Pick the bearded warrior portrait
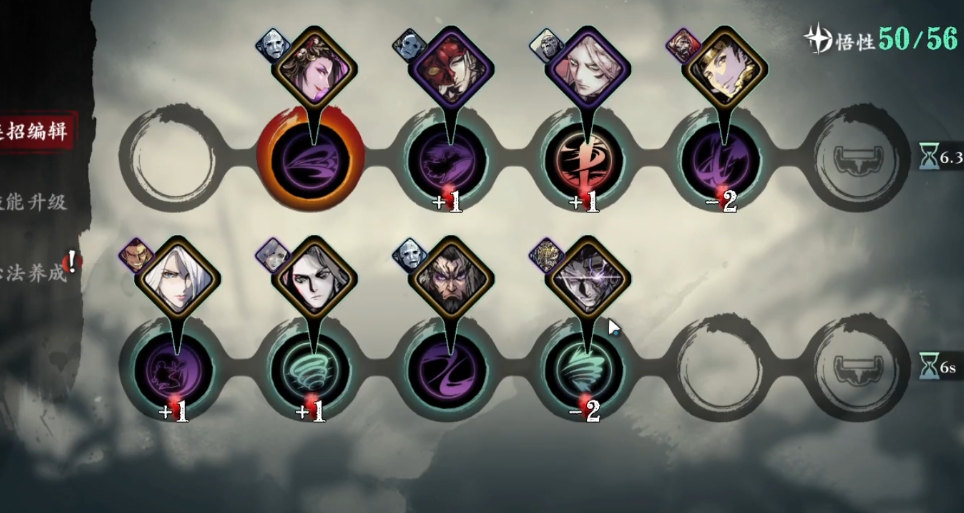Image resolution: width=964 pixels, height=513 pixels. (x=446, y=281)
